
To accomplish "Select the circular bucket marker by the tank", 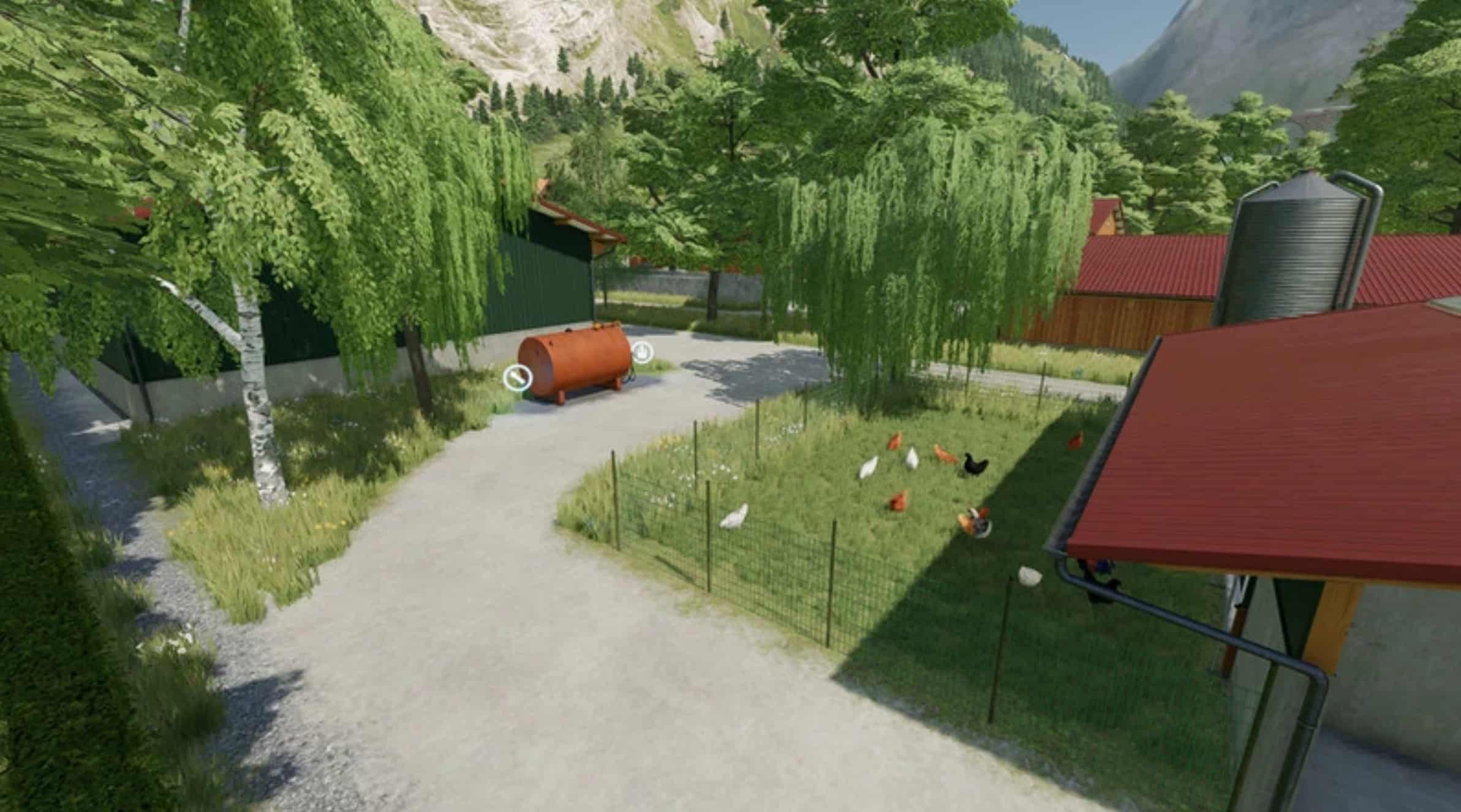I will 641,352.
